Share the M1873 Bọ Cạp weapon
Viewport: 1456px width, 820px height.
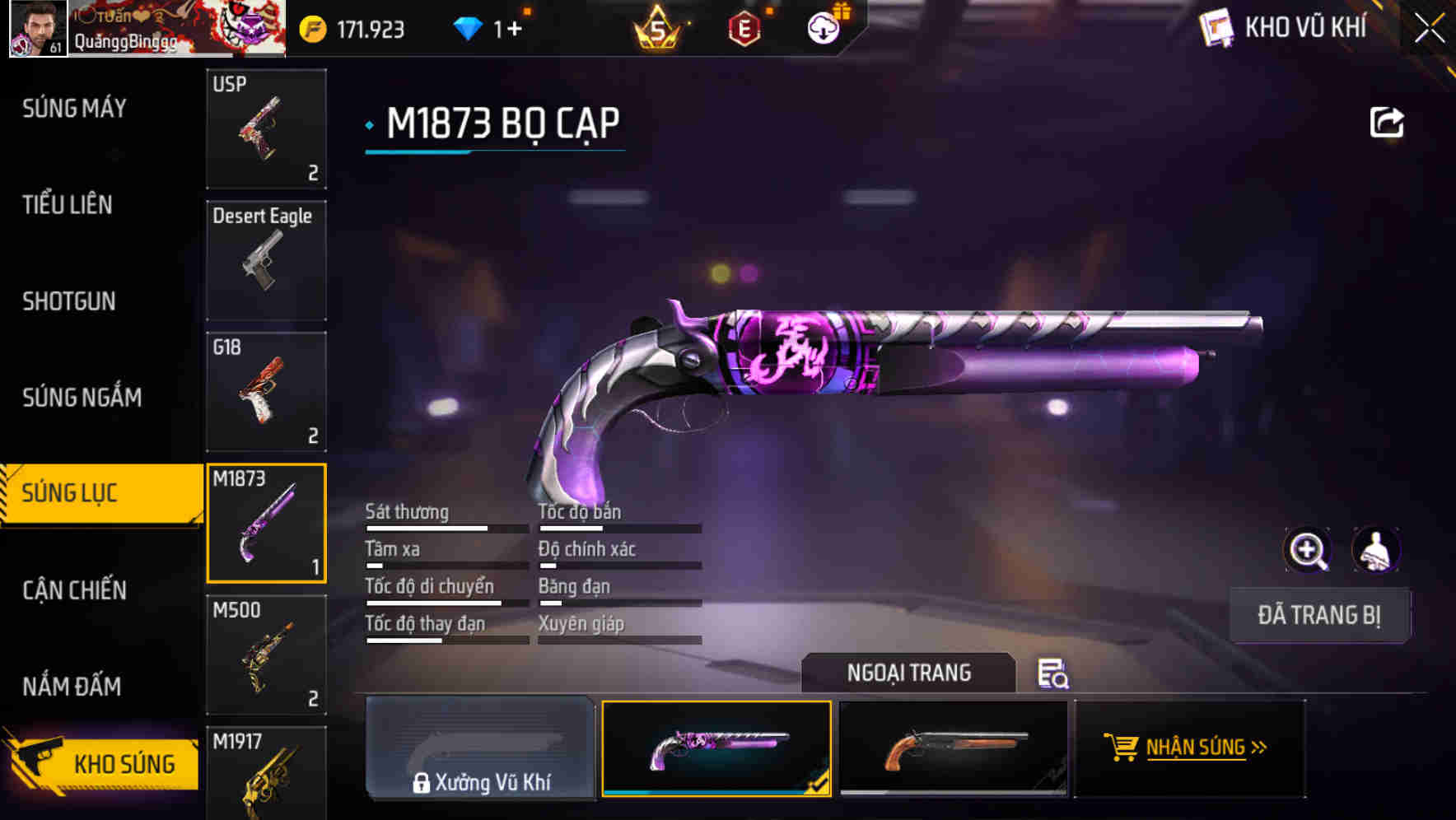[x=1387, y=121]
